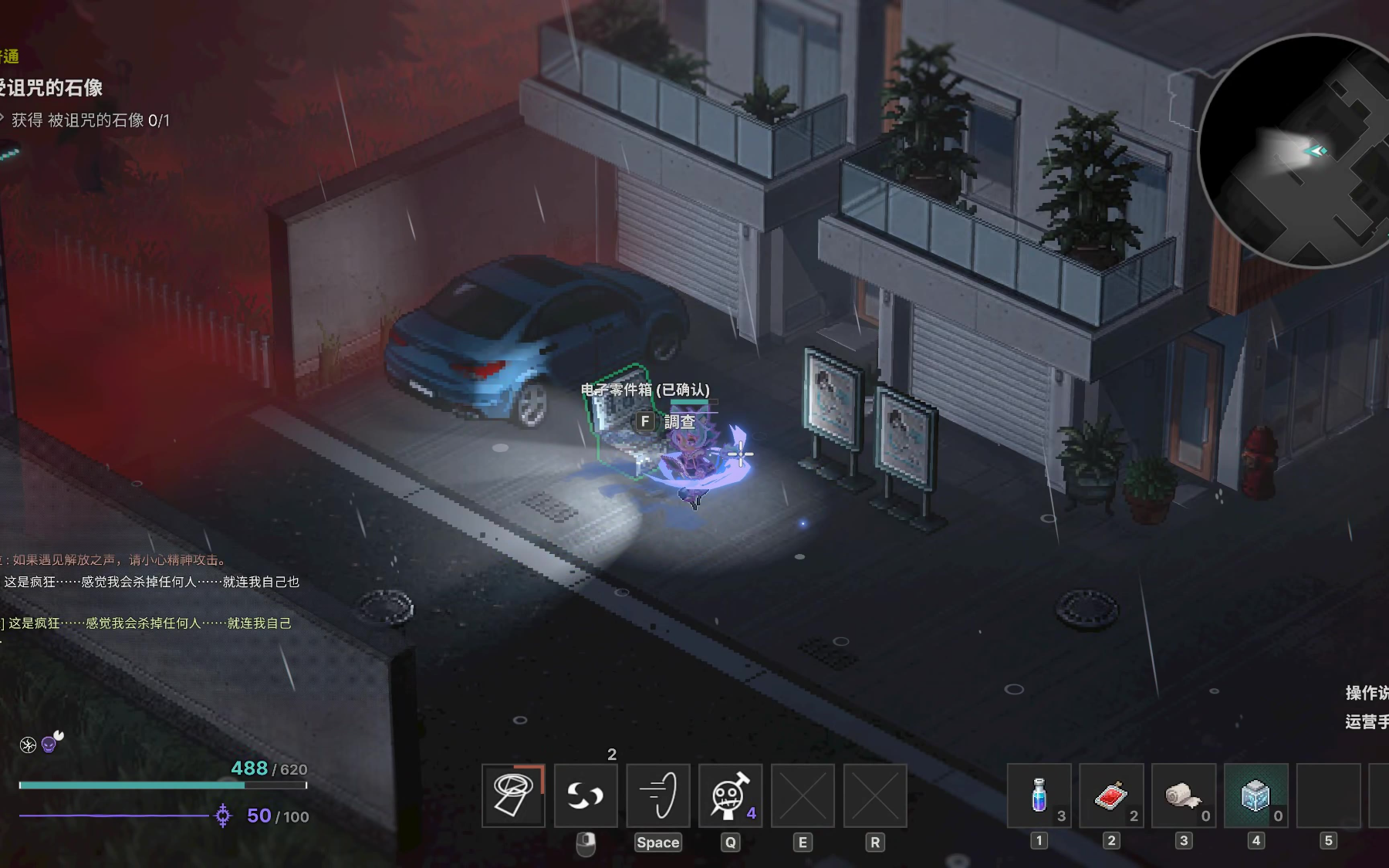
Task: Inspect the purple skull status effect icon
Action: 49,745
